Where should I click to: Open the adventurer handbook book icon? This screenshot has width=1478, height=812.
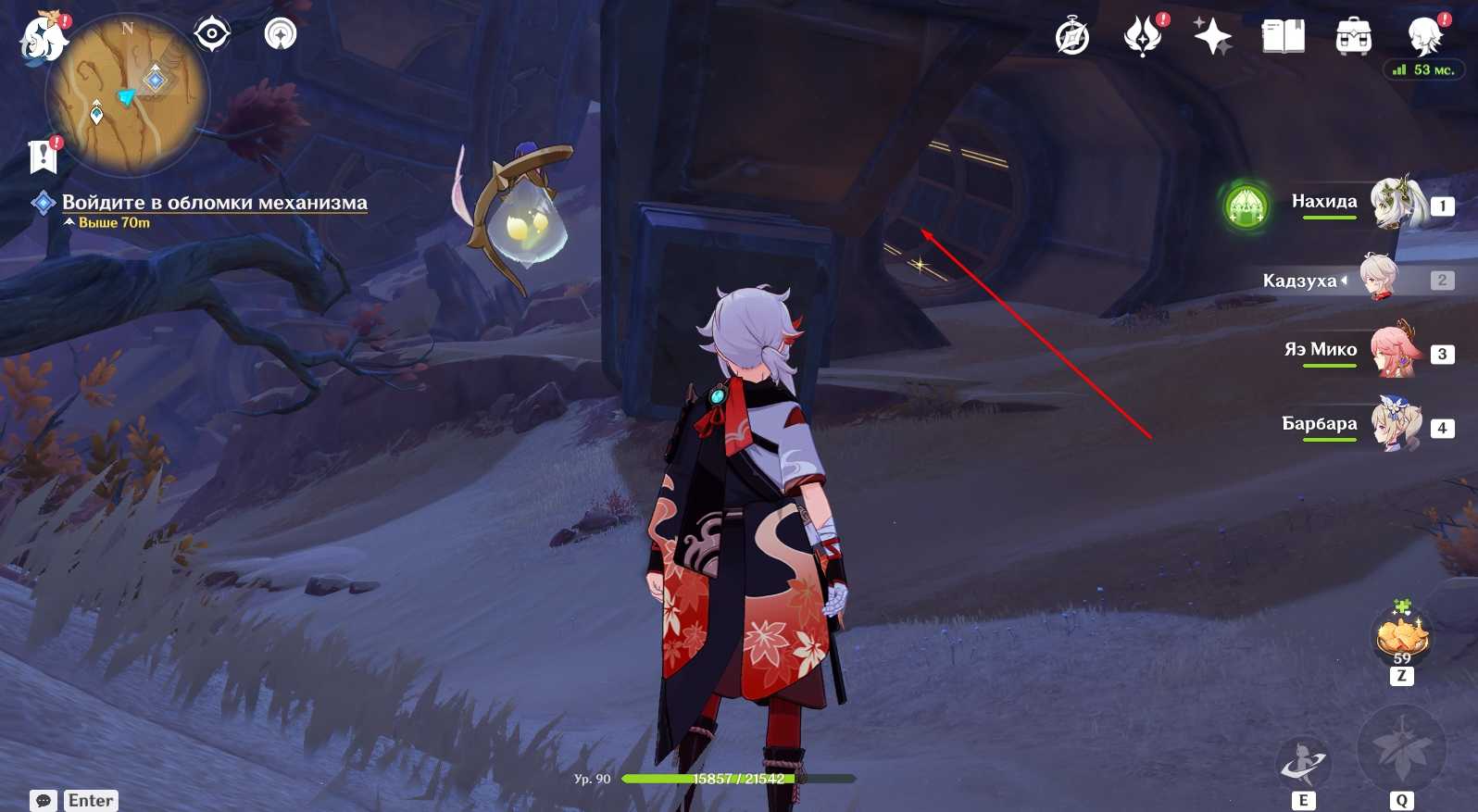click(x=1283, y=37)
